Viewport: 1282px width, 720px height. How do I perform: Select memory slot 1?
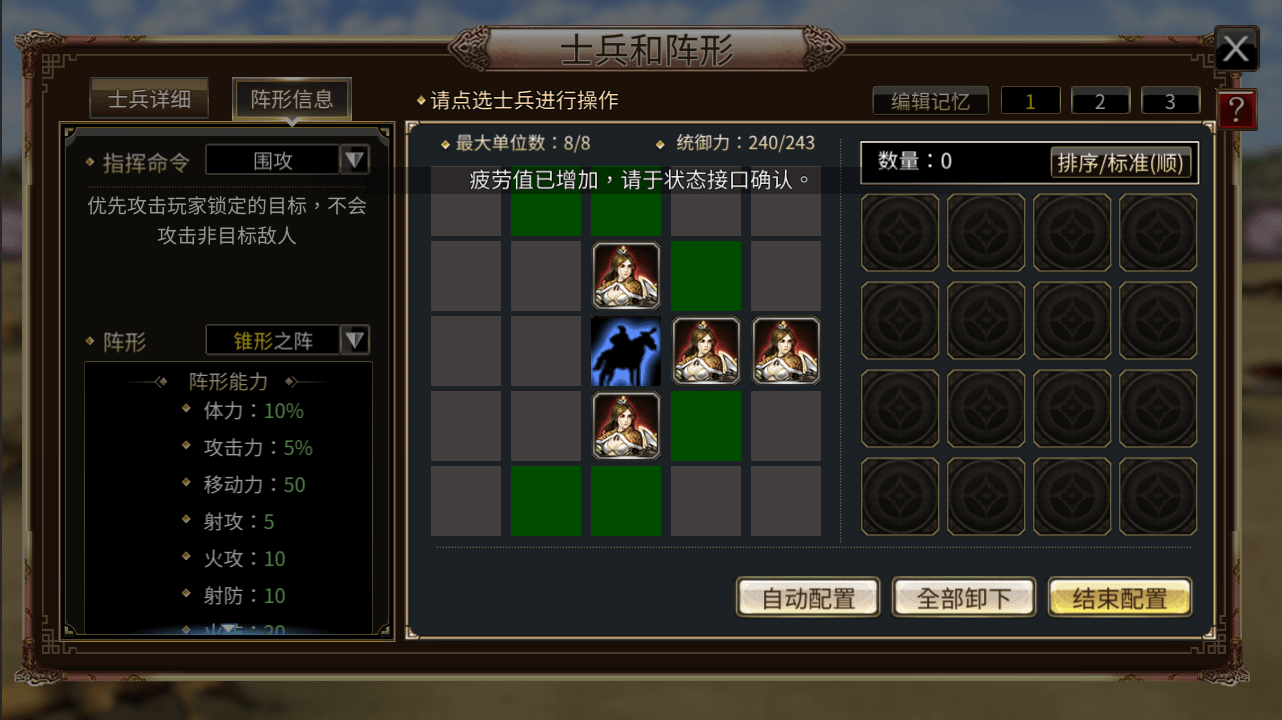[x=1030, y=100]
